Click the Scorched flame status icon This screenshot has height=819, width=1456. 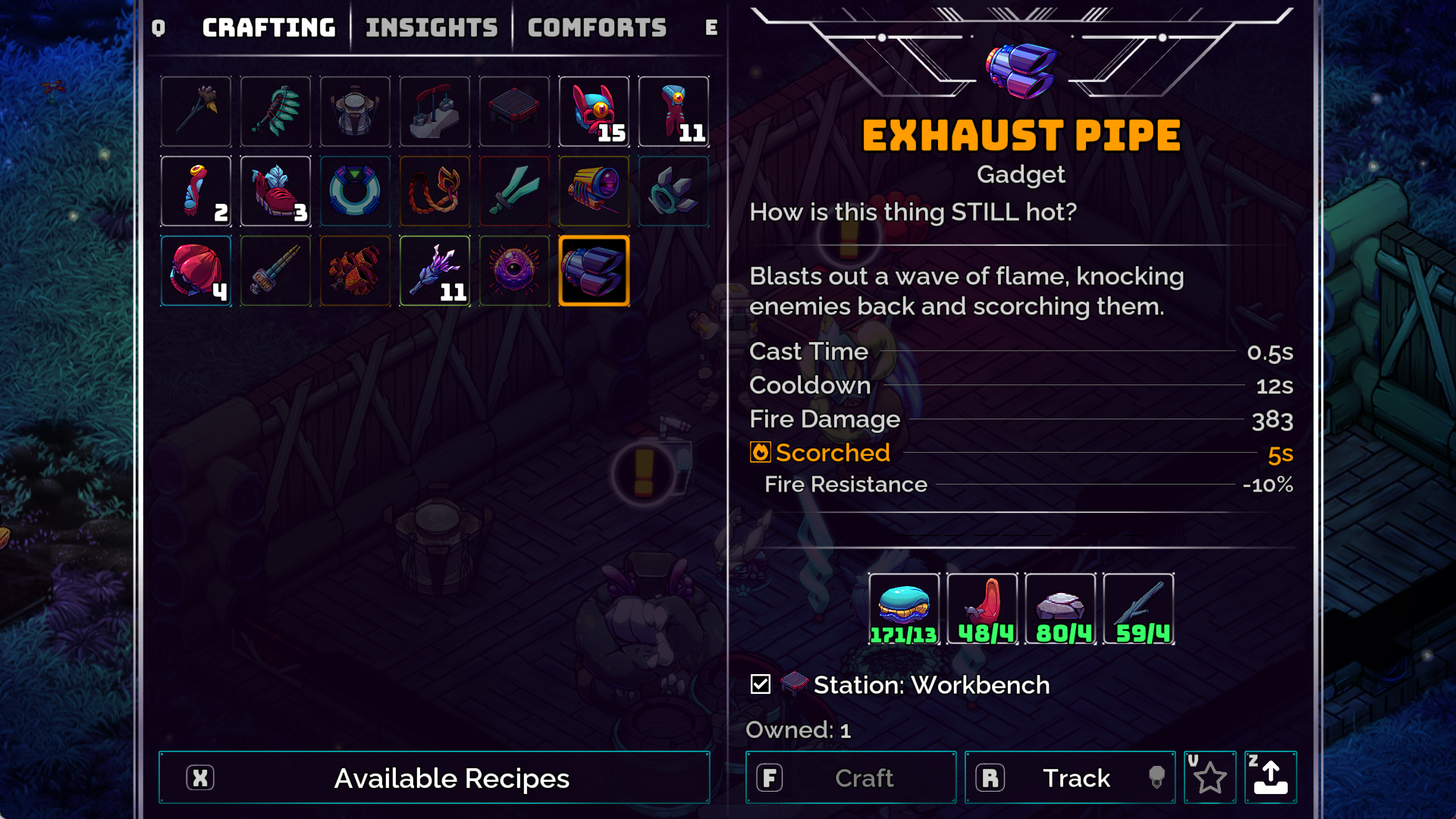coord(759,452)
